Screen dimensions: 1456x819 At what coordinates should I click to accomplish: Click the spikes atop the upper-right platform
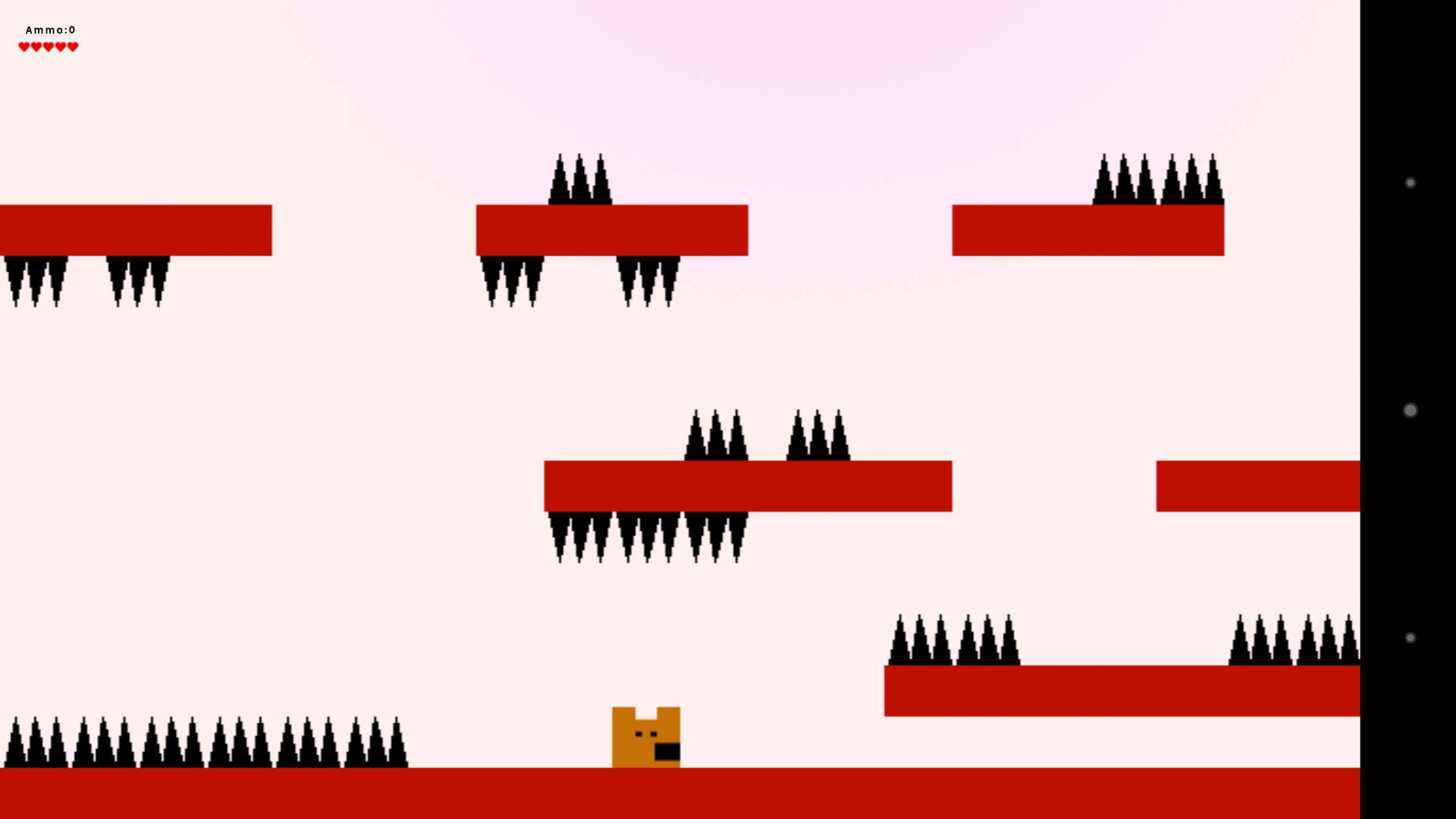tap(1160, 178)
